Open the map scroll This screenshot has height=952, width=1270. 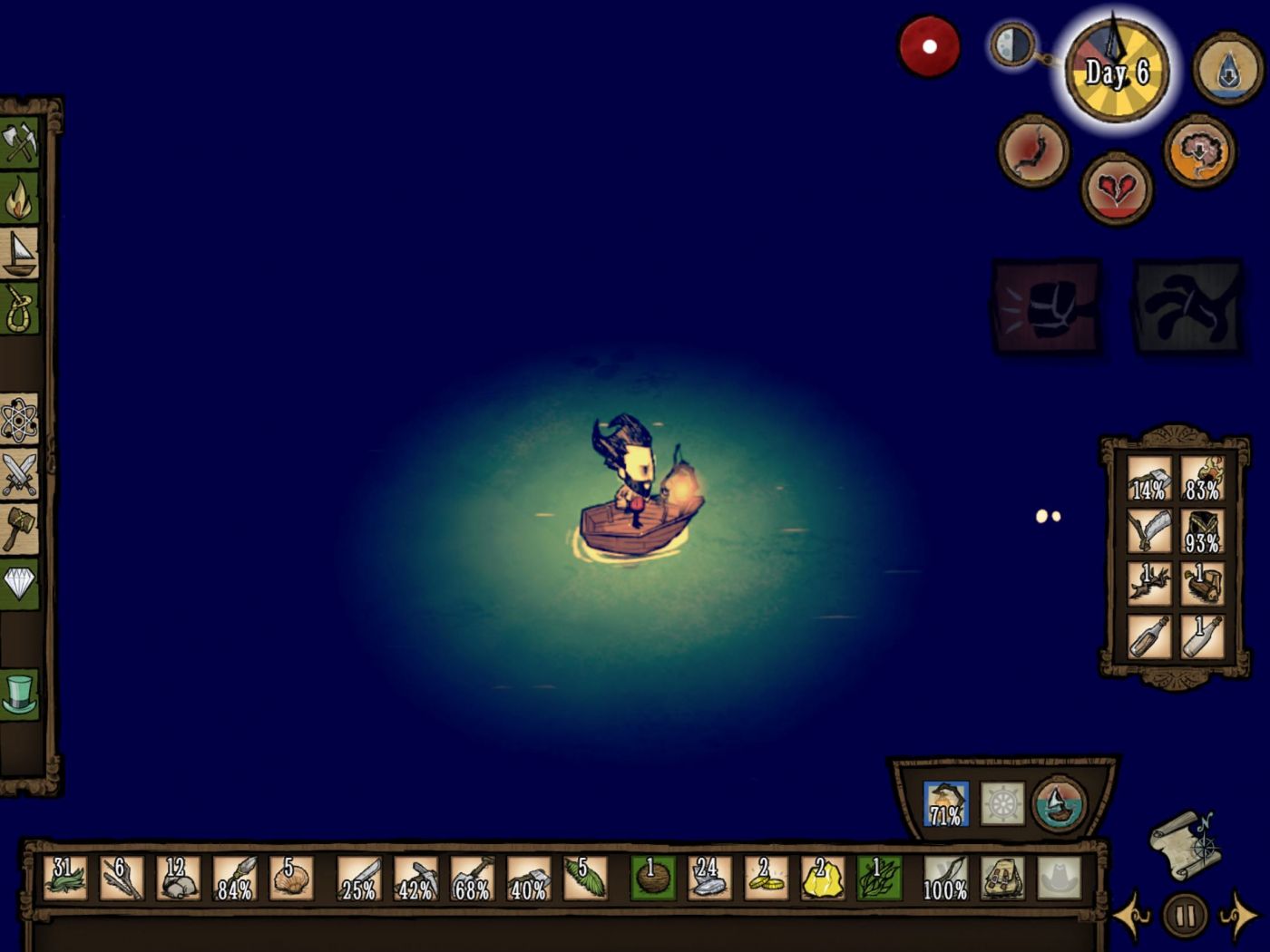pos(1185,844)
